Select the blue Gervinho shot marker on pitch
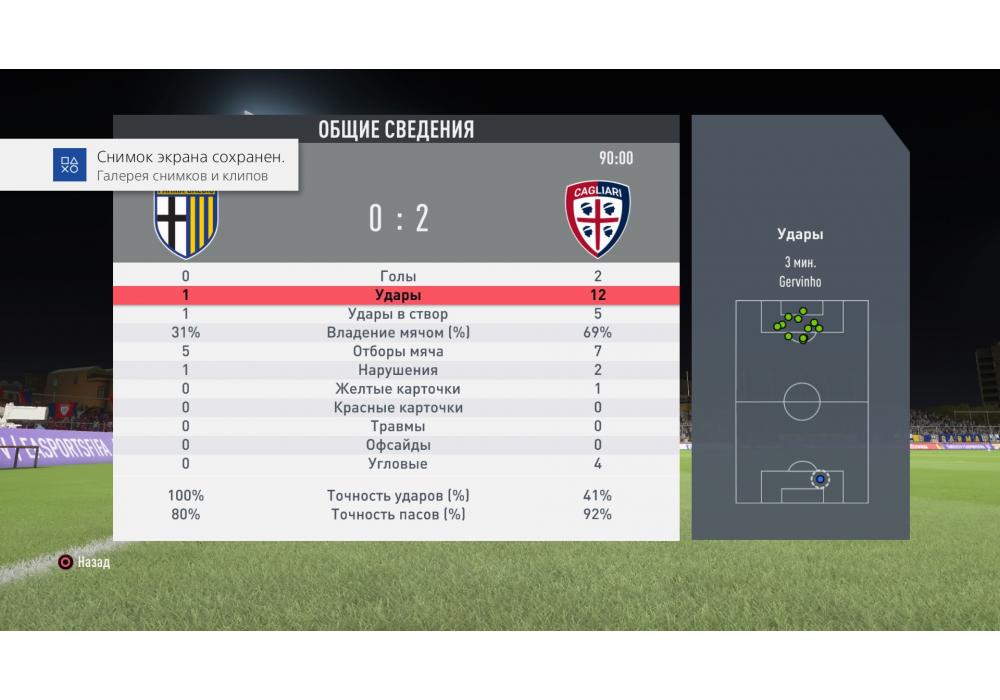1000x700 pixels. (820, 479)
